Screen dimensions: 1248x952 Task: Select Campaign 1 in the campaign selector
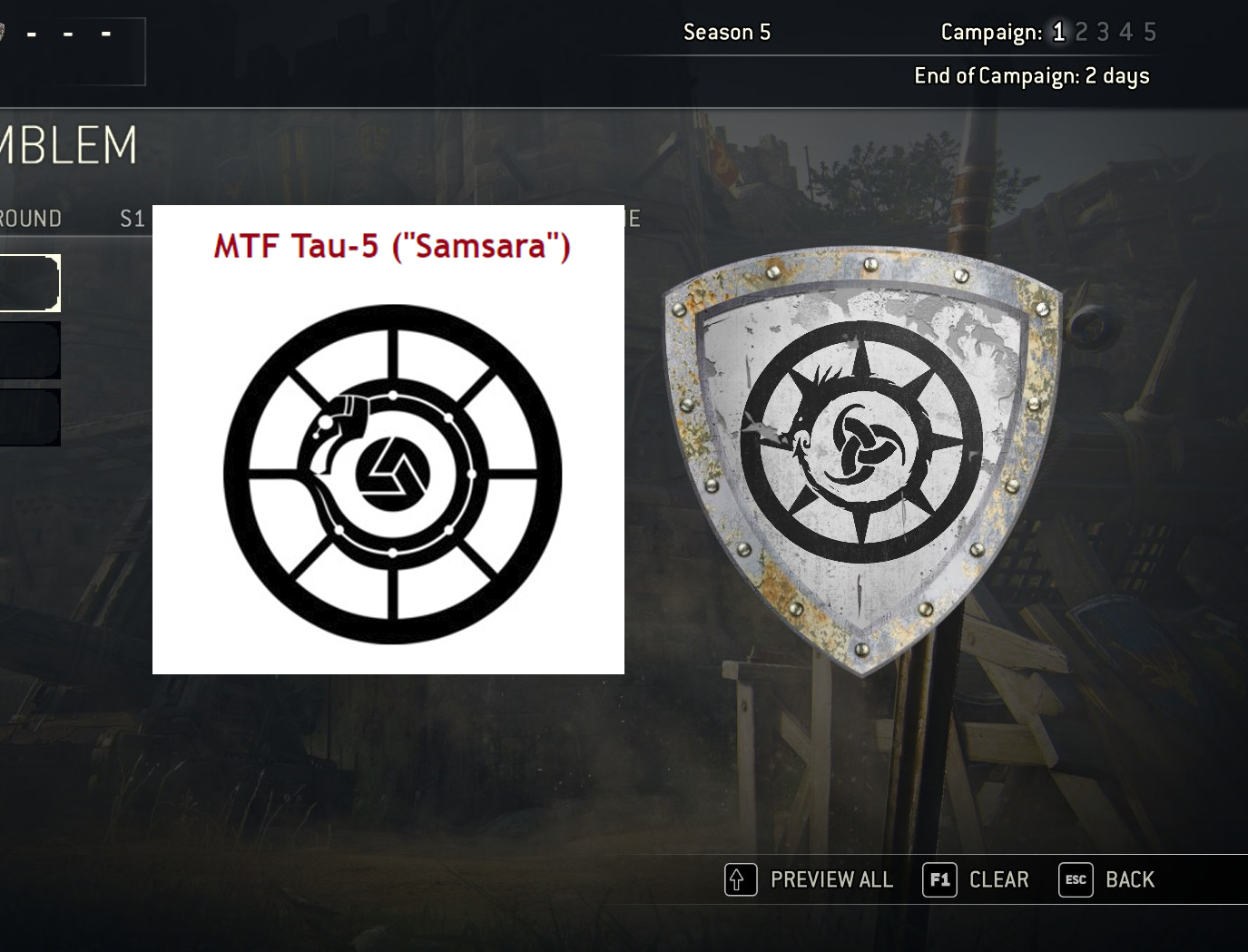1058,32
